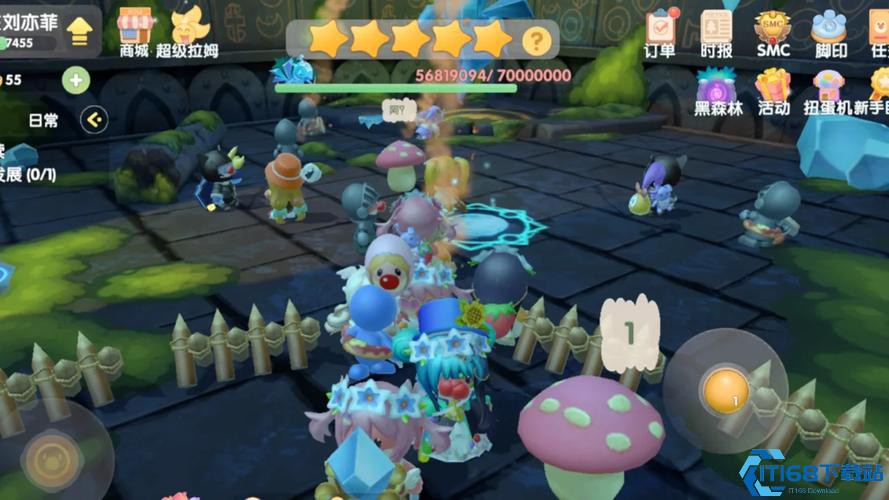
Task: Open the 订单 orders icon
Action: pyautogui.click(x=660, y=31)
